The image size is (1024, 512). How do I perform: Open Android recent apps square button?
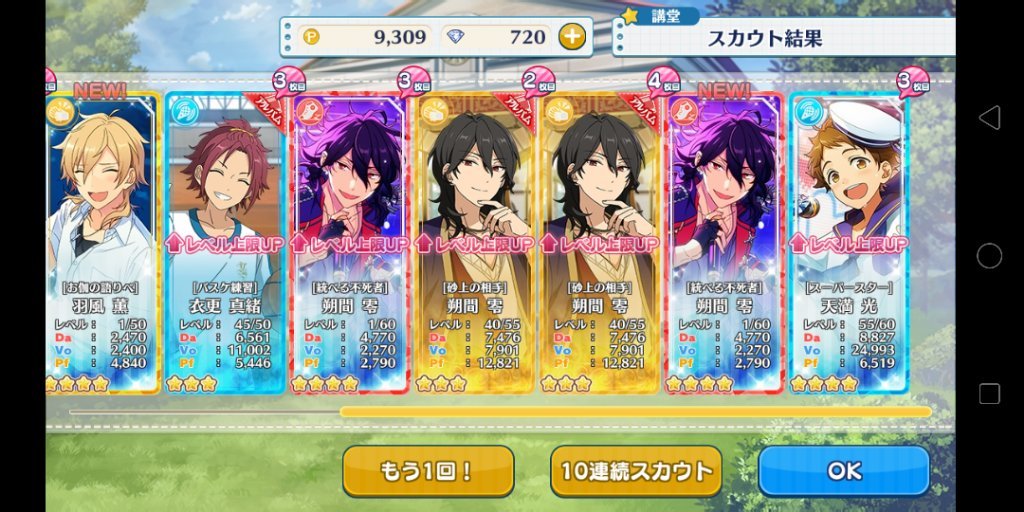point(989,393)
